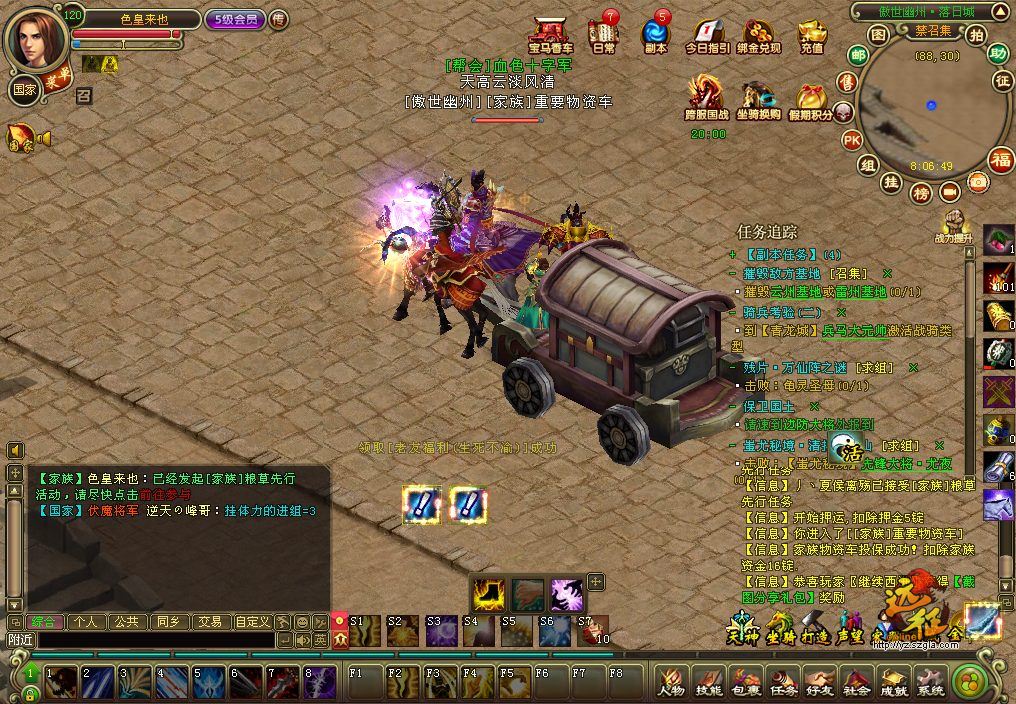Open the 系统 system menu

[931, 682]
